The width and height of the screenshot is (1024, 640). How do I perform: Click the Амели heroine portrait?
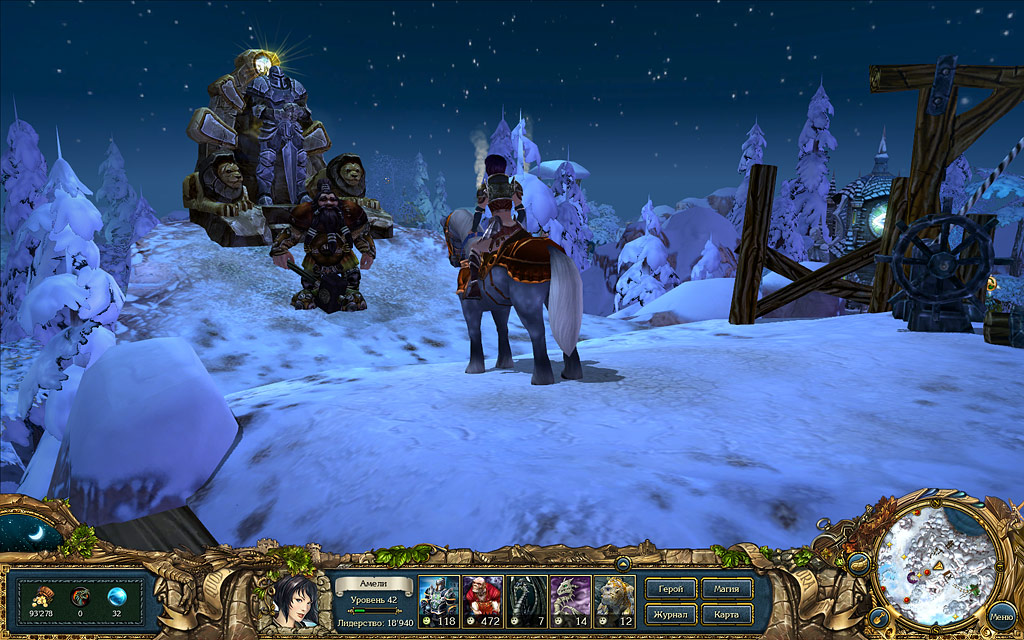[x=293, y=602]
